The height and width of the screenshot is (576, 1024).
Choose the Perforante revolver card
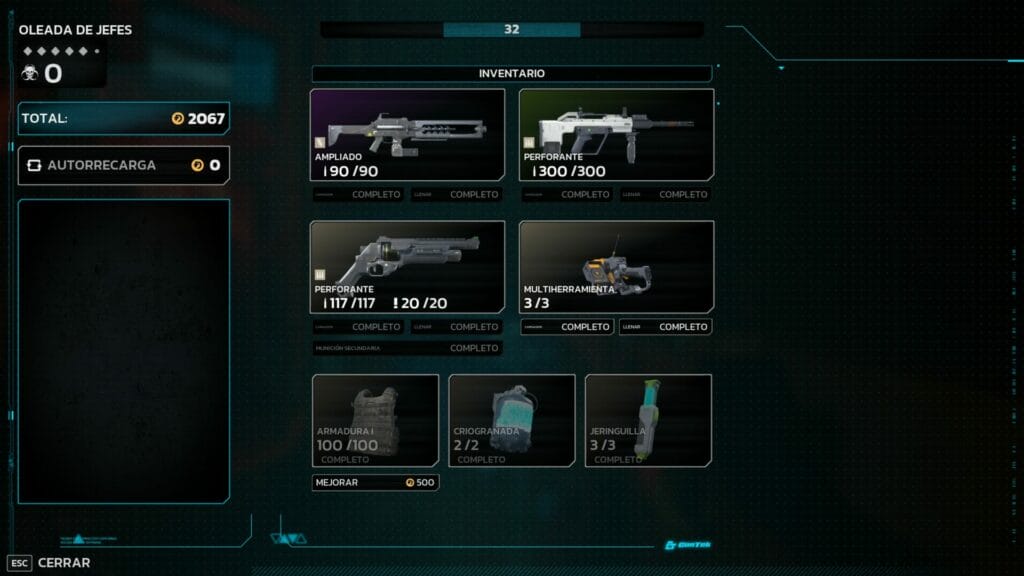coord(407,267)
